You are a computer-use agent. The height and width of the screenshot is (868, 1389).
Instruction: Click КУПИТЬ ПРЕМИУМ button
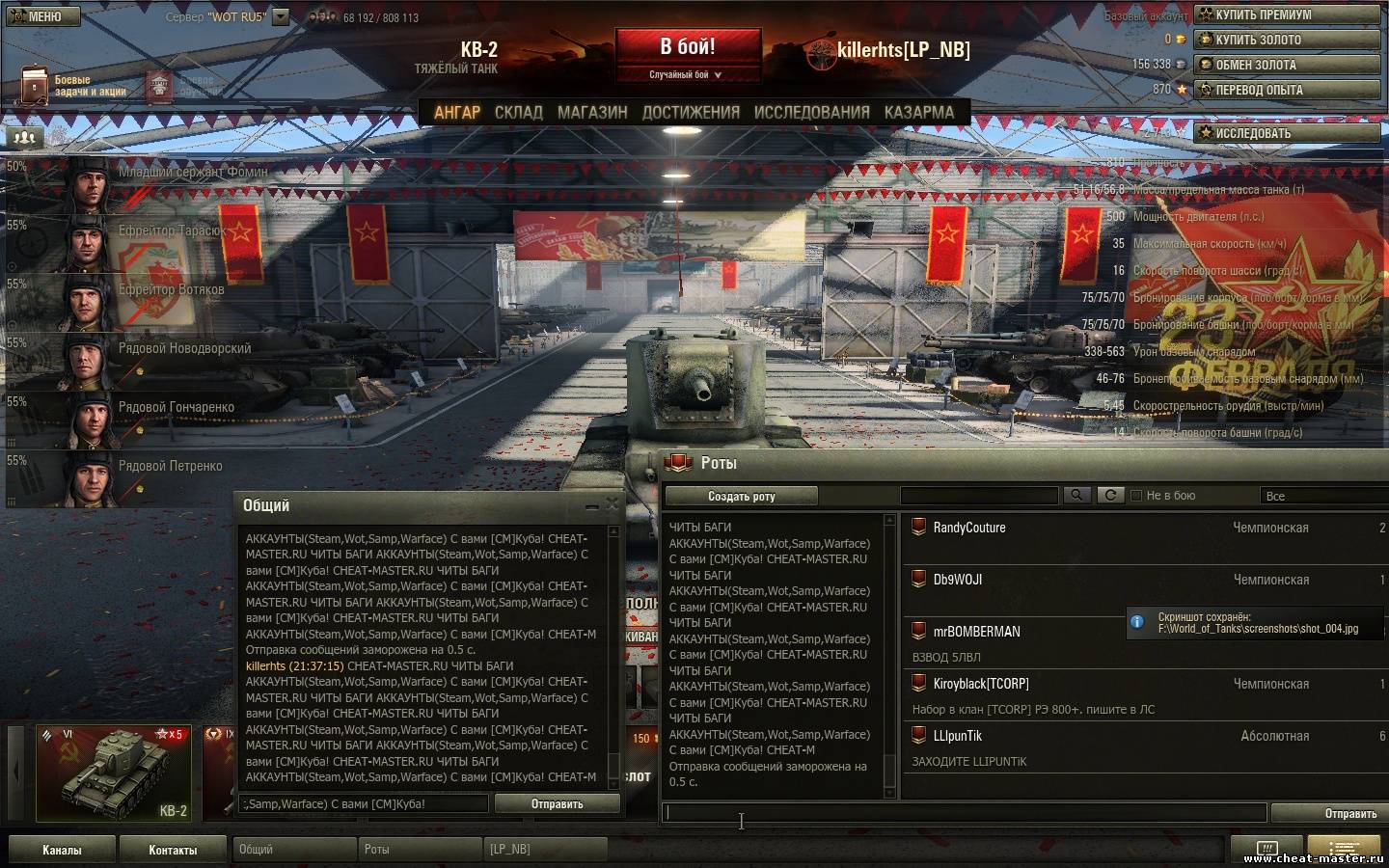[x=1287, y=14]
